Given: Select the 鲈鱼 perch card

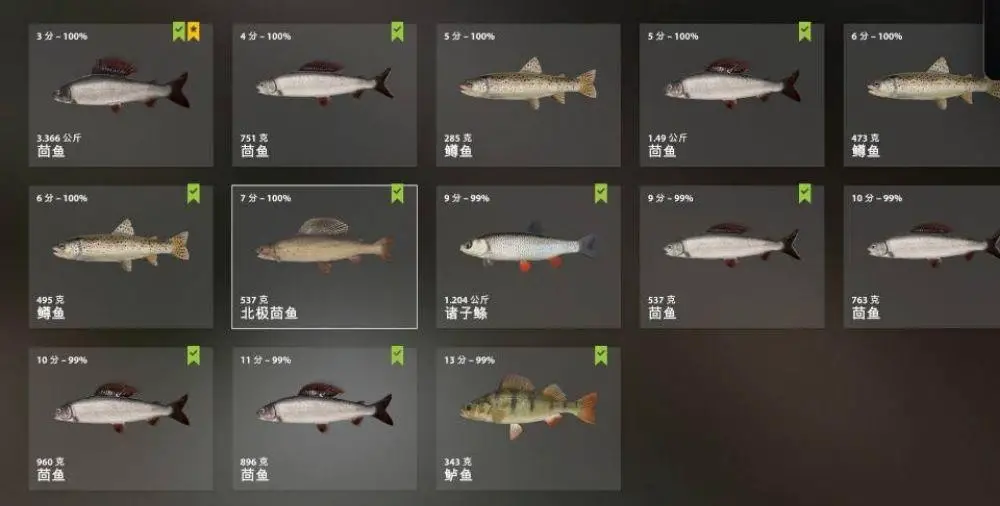Looking at the screenshot, I should [528, 419].
